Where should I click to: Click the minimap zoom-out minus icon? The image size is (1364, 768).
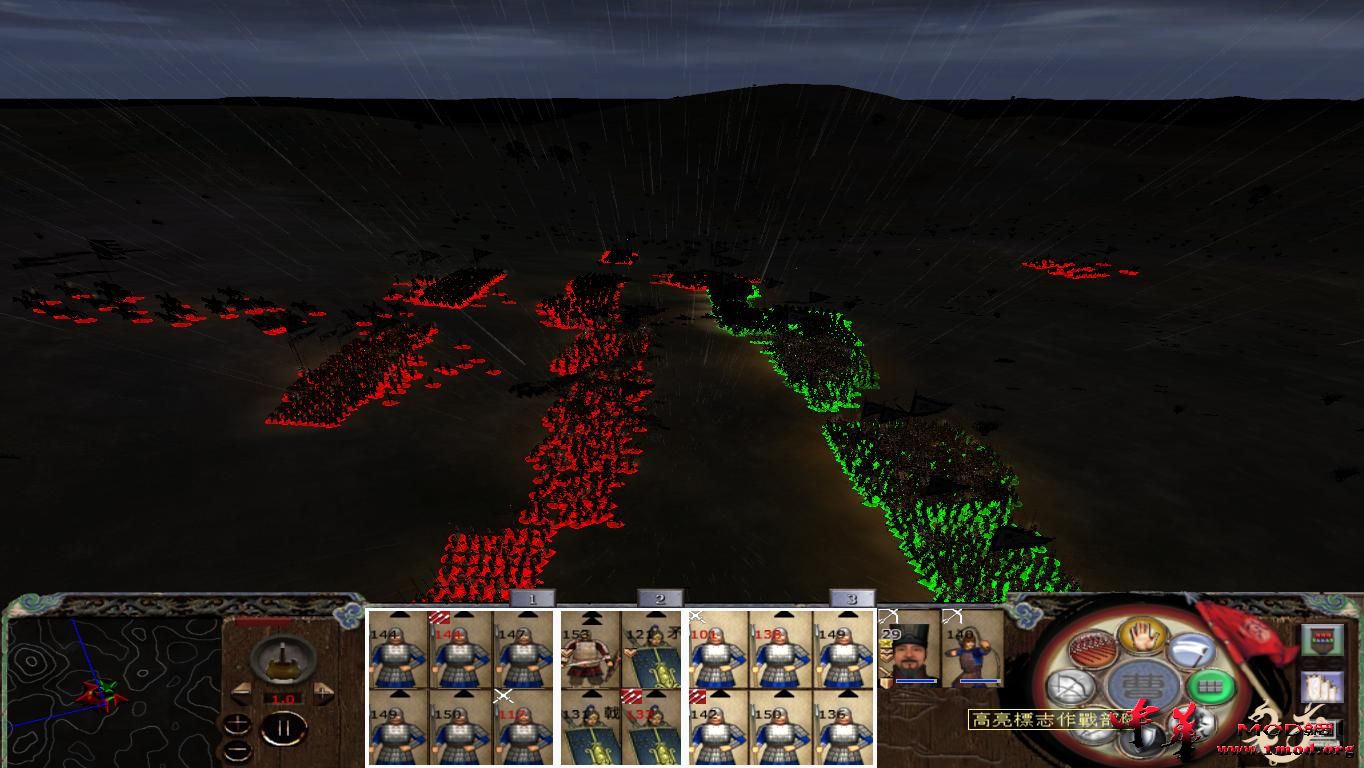[x=238, y=750]
